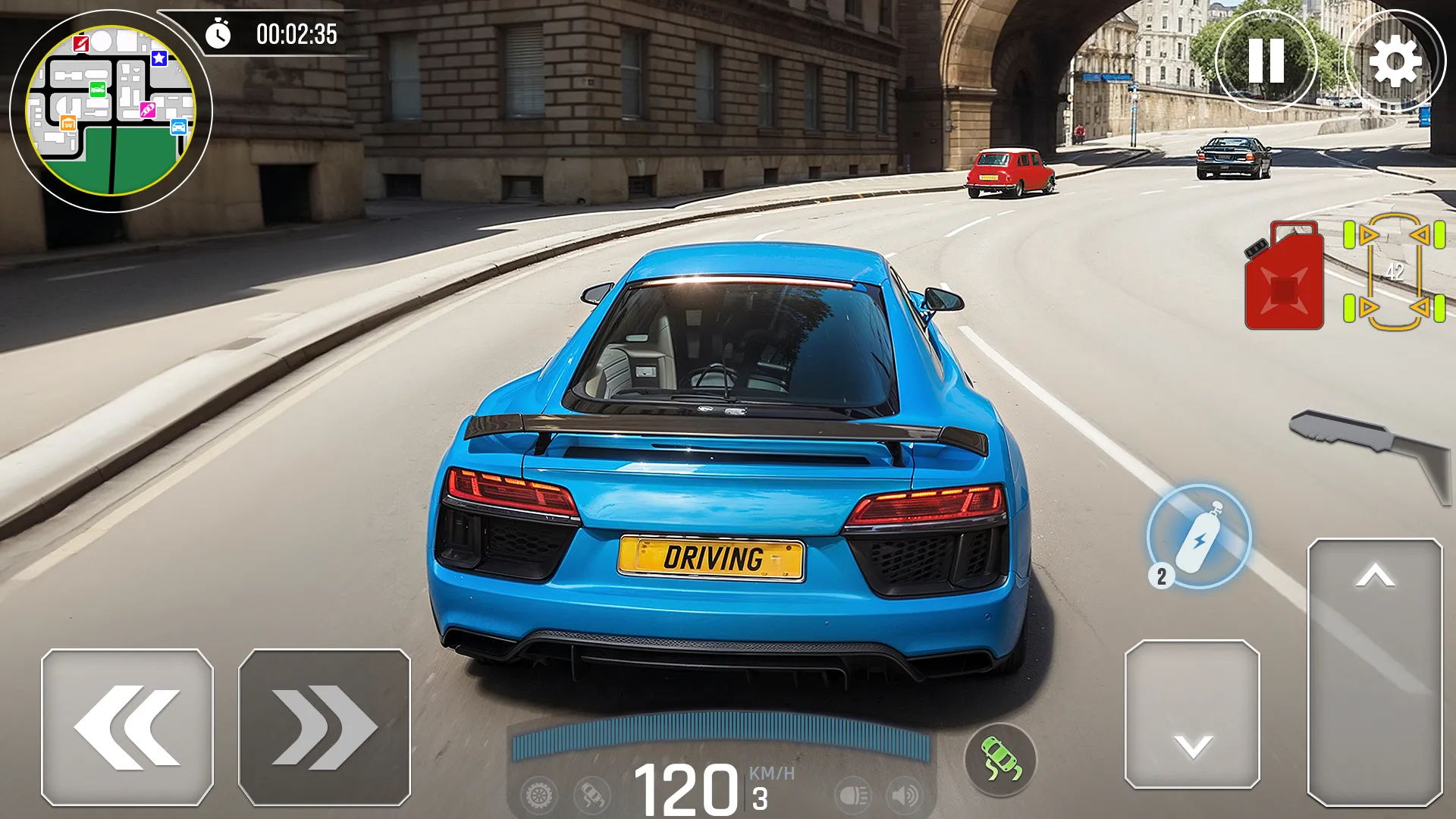Open the settings gear menu

[x=1395, y=61]
